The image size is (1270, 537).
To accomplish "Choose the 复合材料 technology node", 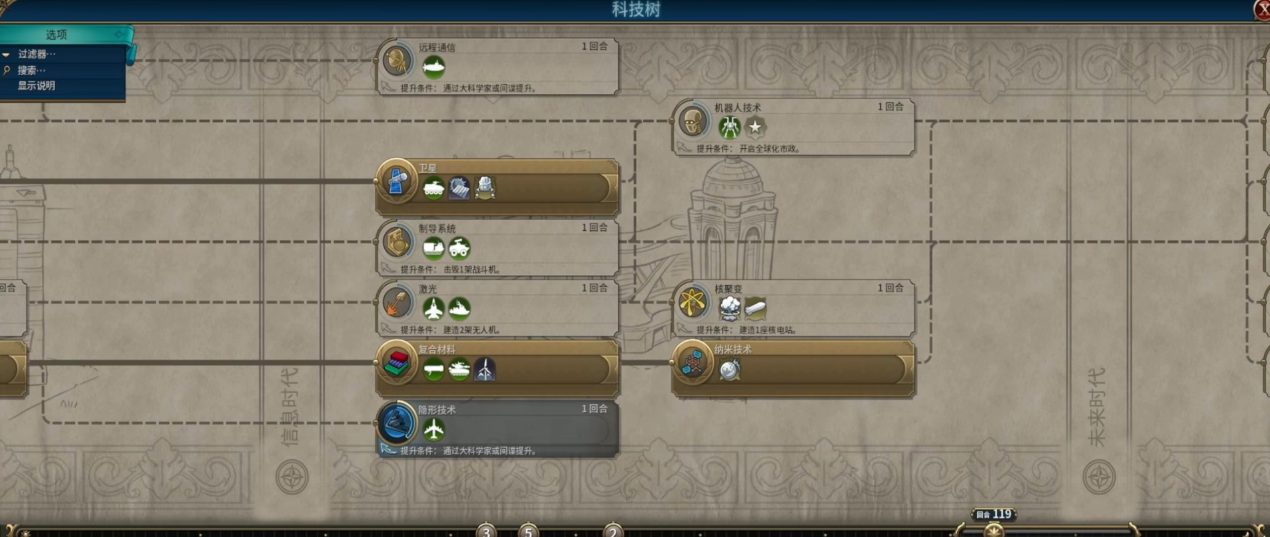I will pyautogui.click(x=497, y=367).
